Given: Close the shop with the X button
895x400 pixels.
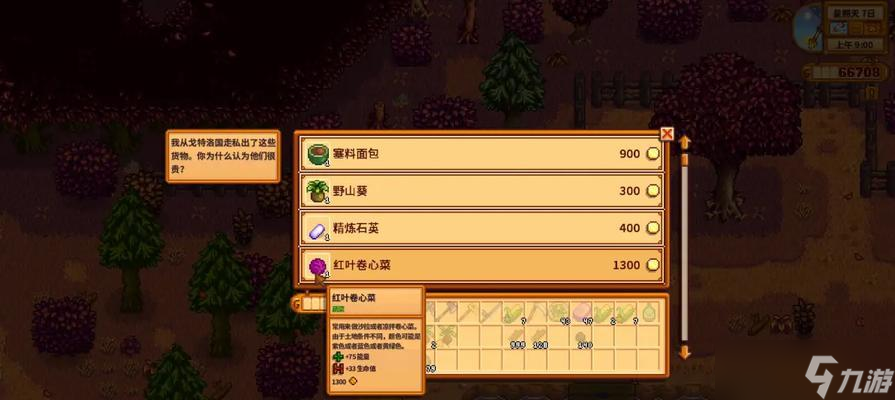Looking at the screenshot, I should 667,134.
